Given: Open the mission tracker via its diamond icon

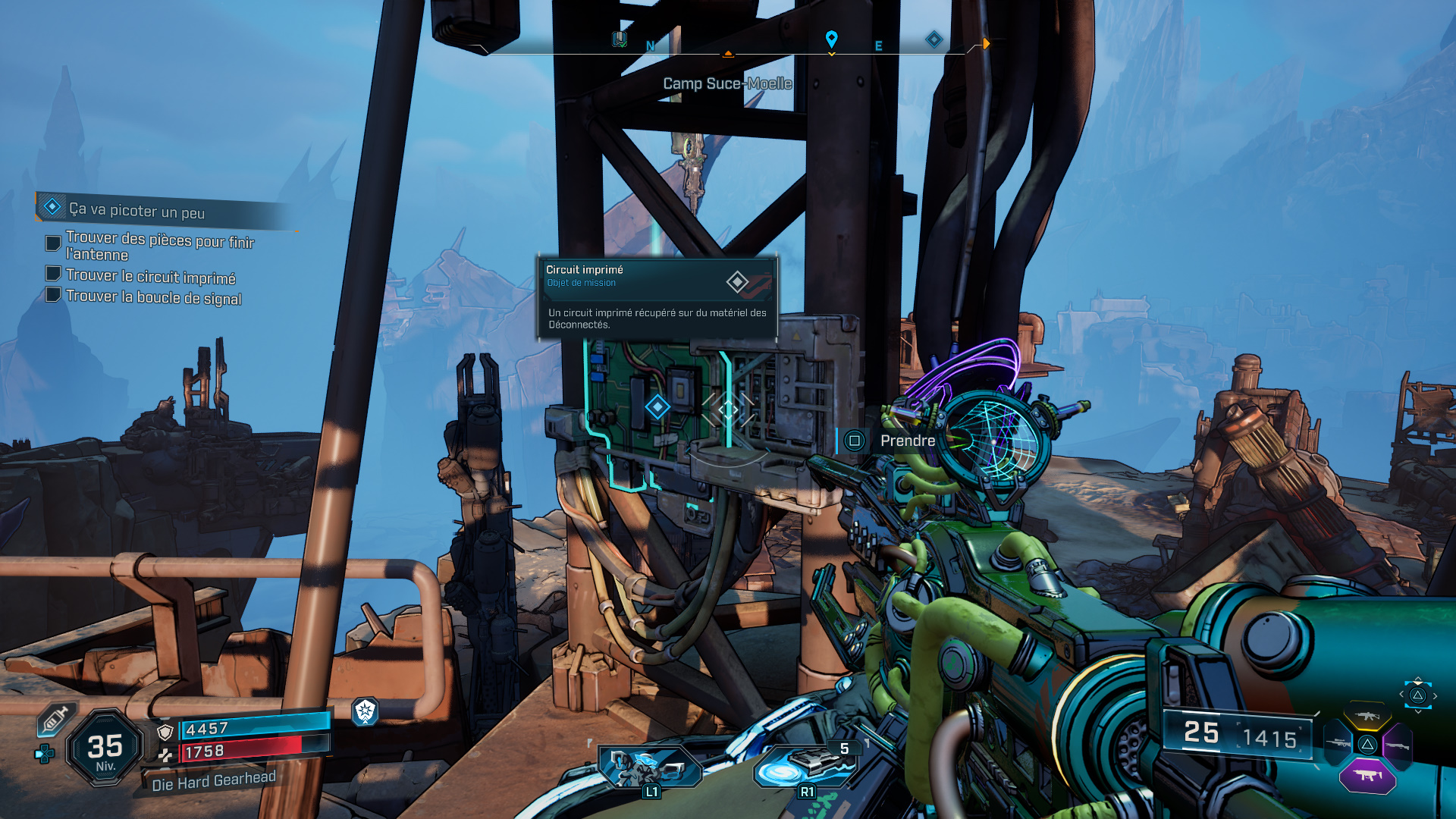Looking at the screenshot, I should coord(52,206).
